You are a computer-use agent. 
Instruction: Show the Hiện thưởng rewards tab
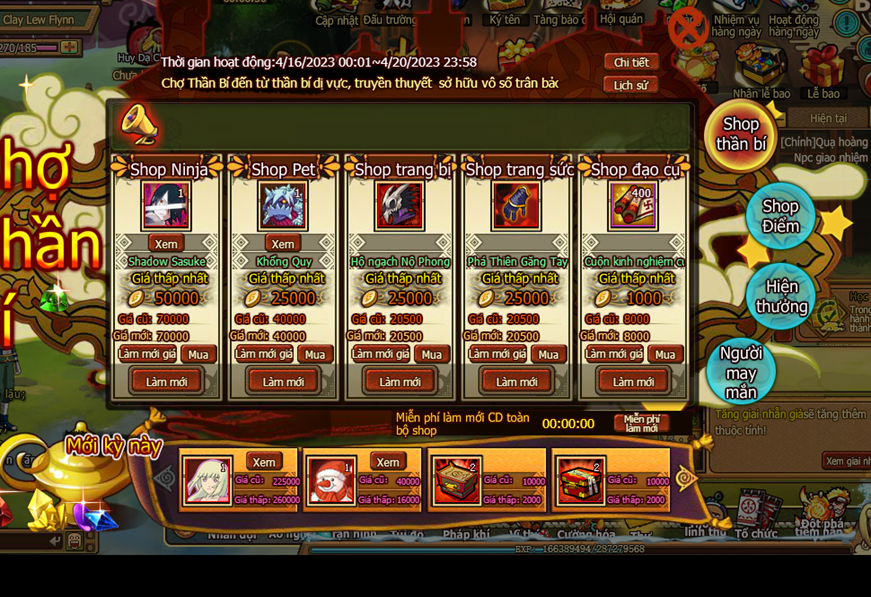(781, 296)
